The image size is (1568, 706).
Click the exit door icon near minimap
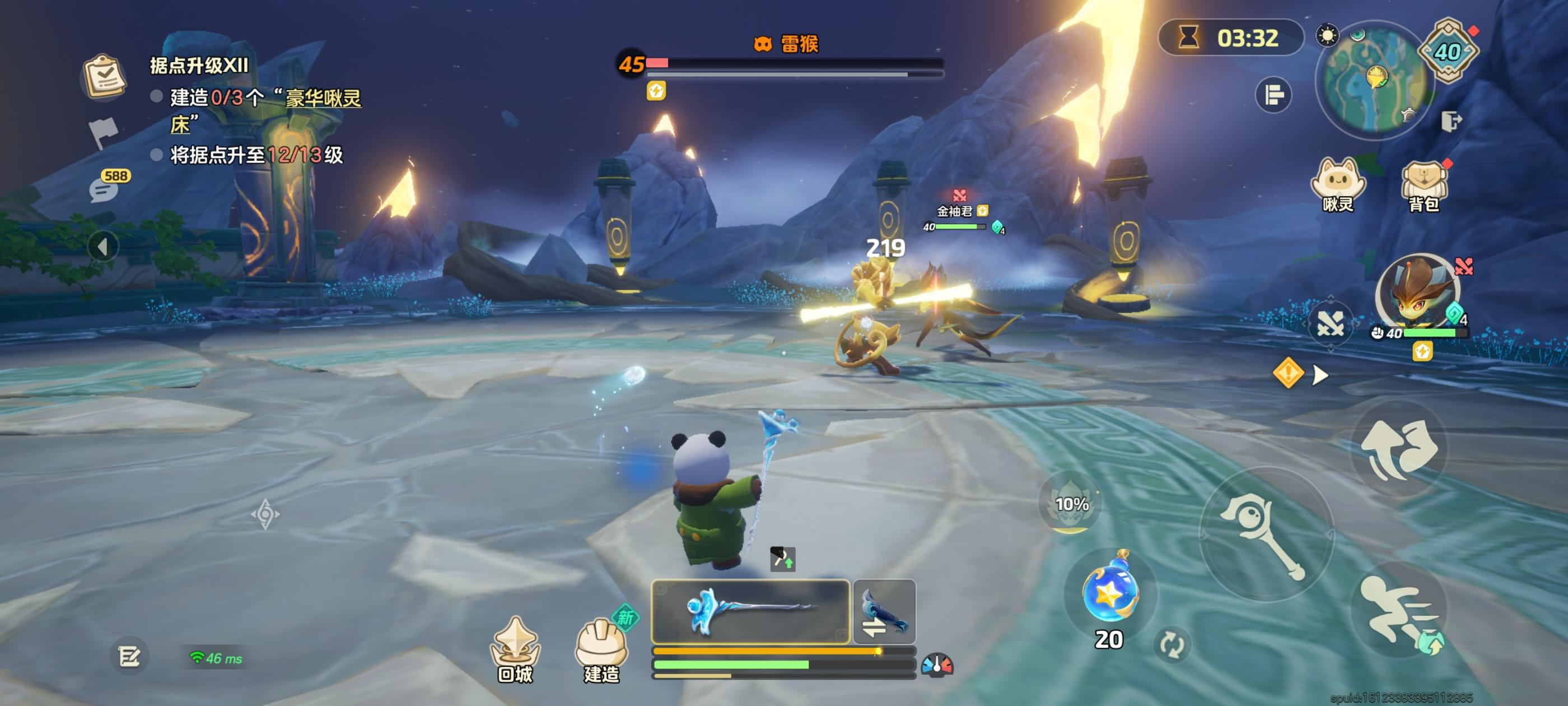click(x=1450, y=121)
